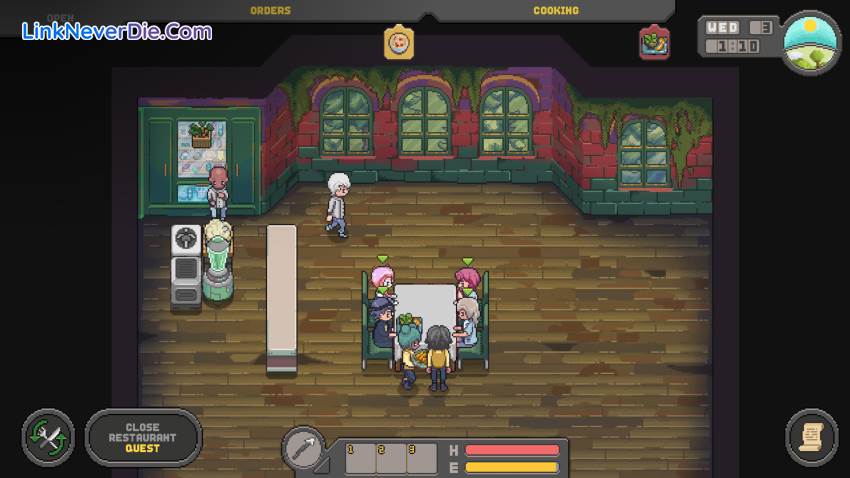The width and height of the screenshot is (850, 478).
Task: Select the yellow pizza order ticket
Action: (x=399, y=43)
